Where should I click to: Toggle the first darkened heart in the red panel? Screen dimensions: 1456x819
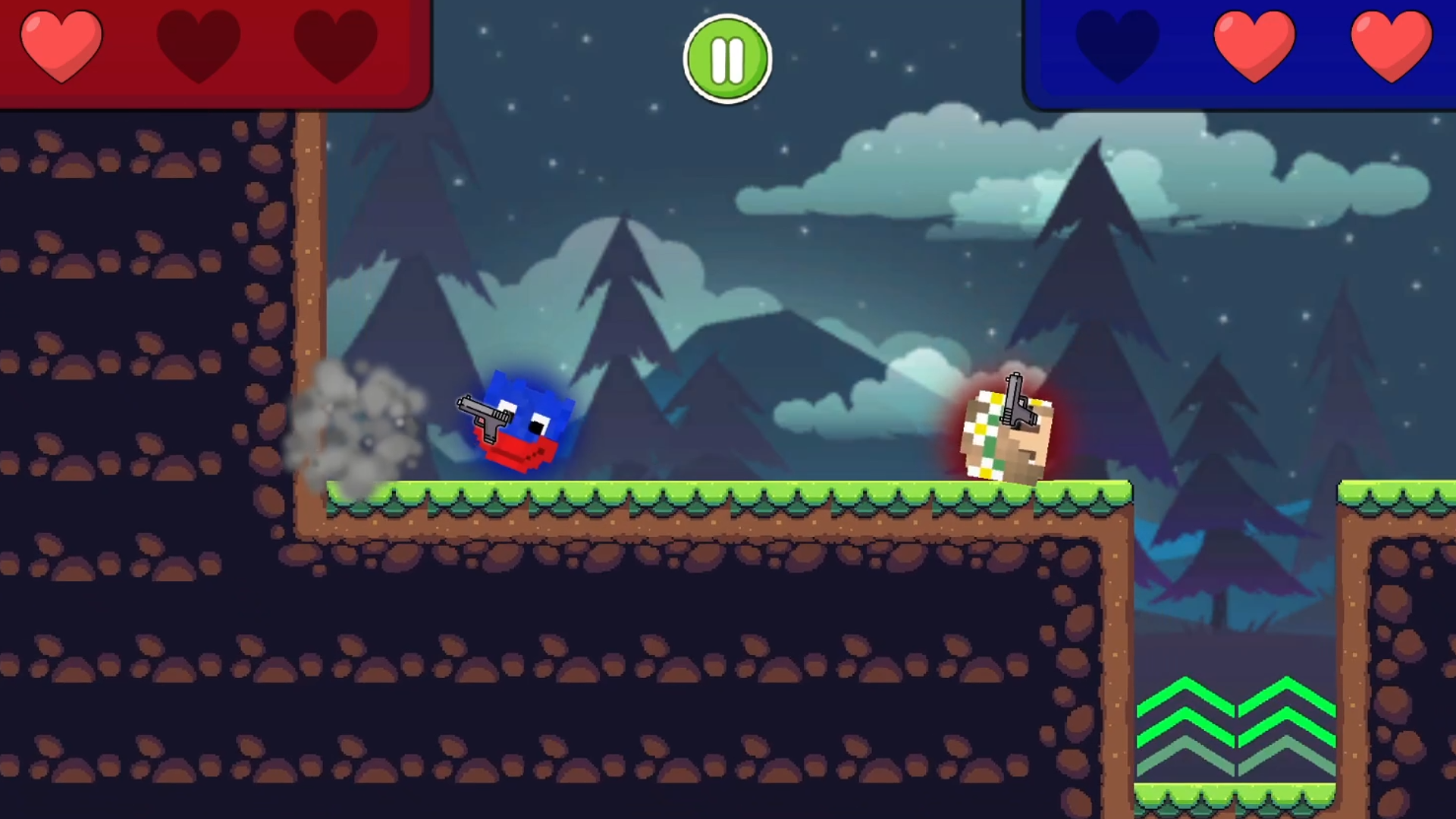(199, 43)
